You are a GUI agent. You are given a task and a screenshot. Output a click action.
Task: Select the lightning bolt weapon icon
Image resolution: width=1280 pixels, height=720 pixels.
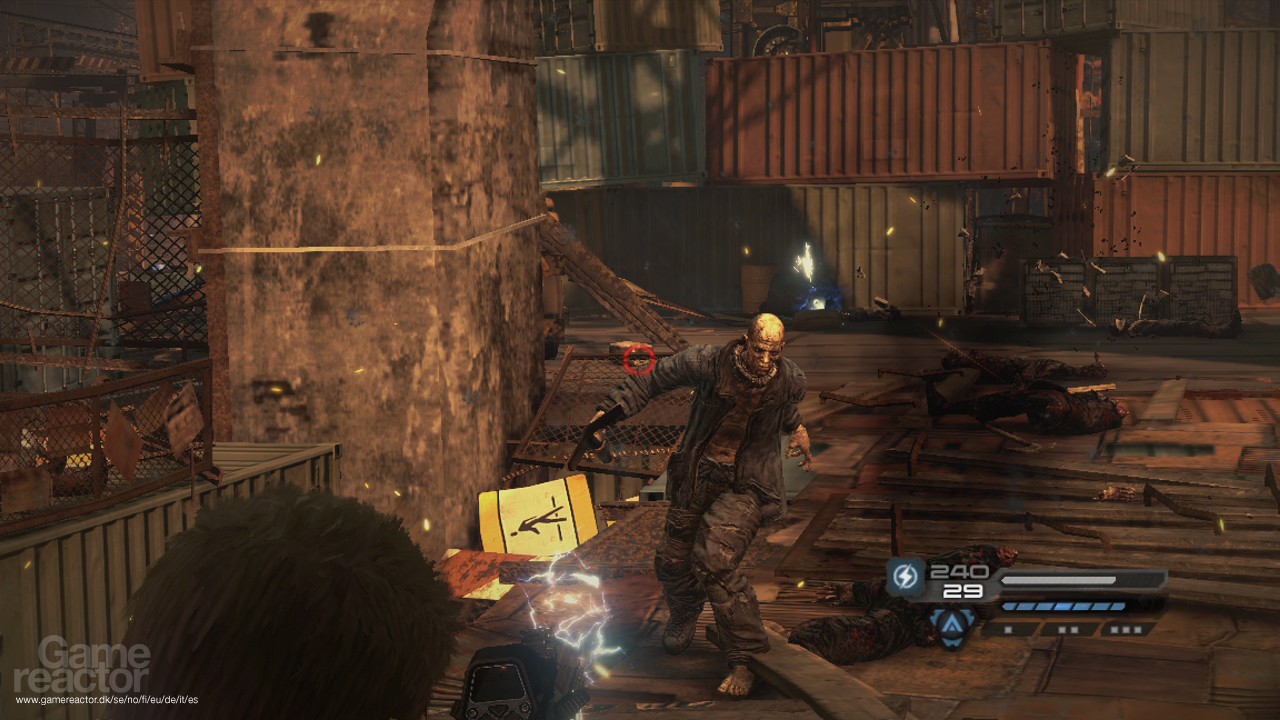tap(905, 577)
